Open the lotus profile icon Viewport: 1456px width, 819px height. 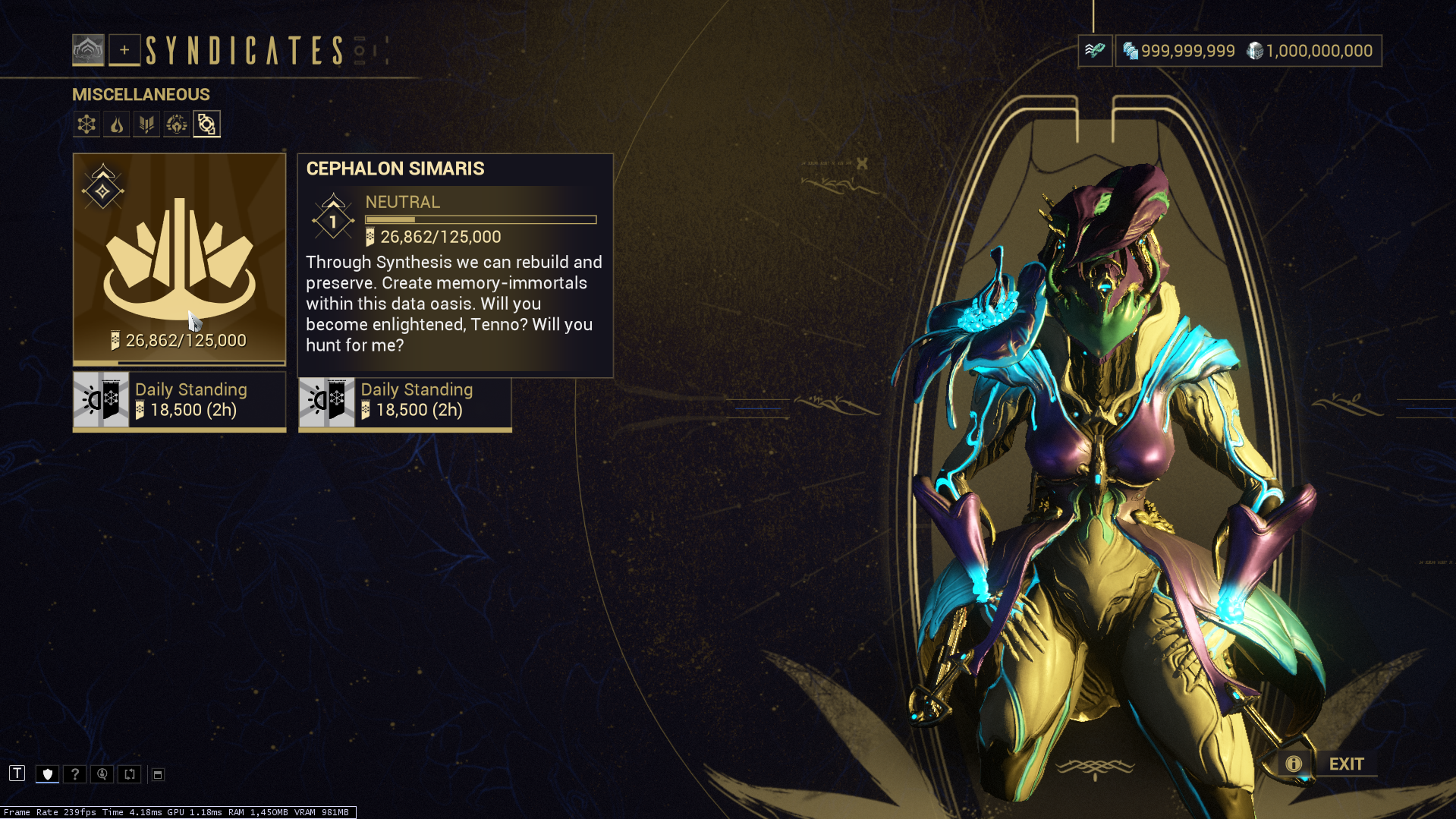click(88, 50)
